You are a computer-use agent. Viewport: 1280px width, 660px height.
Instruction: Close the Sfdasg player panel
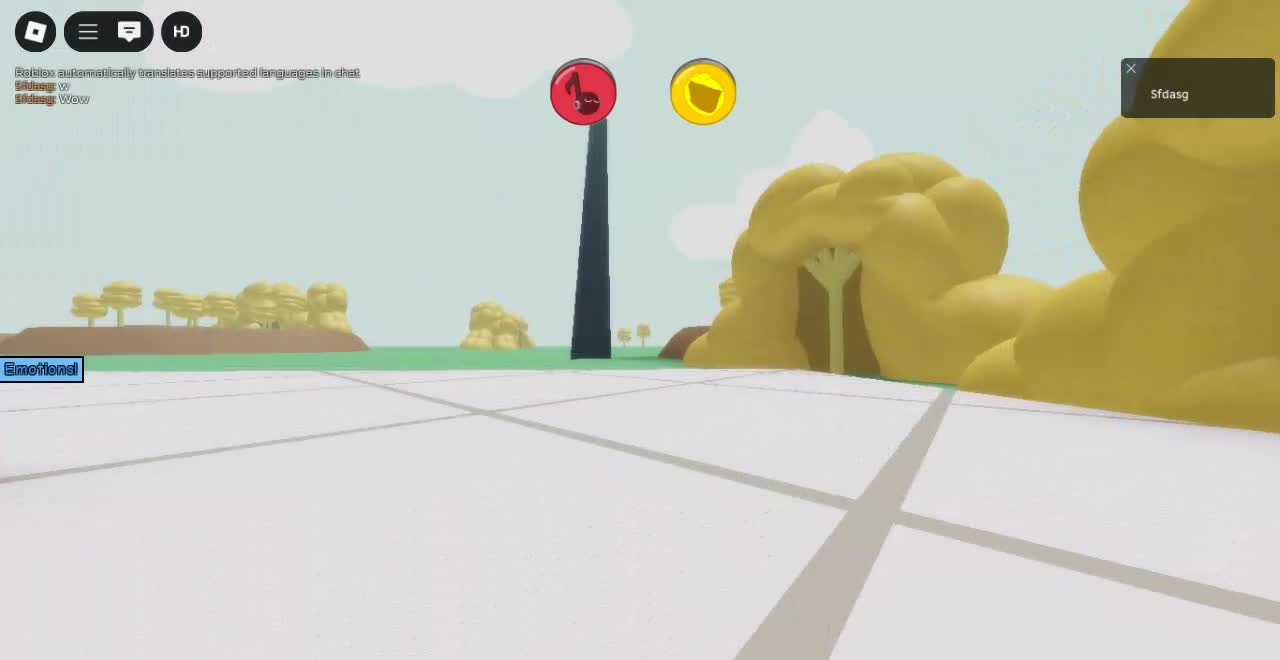pos(1131,69)
